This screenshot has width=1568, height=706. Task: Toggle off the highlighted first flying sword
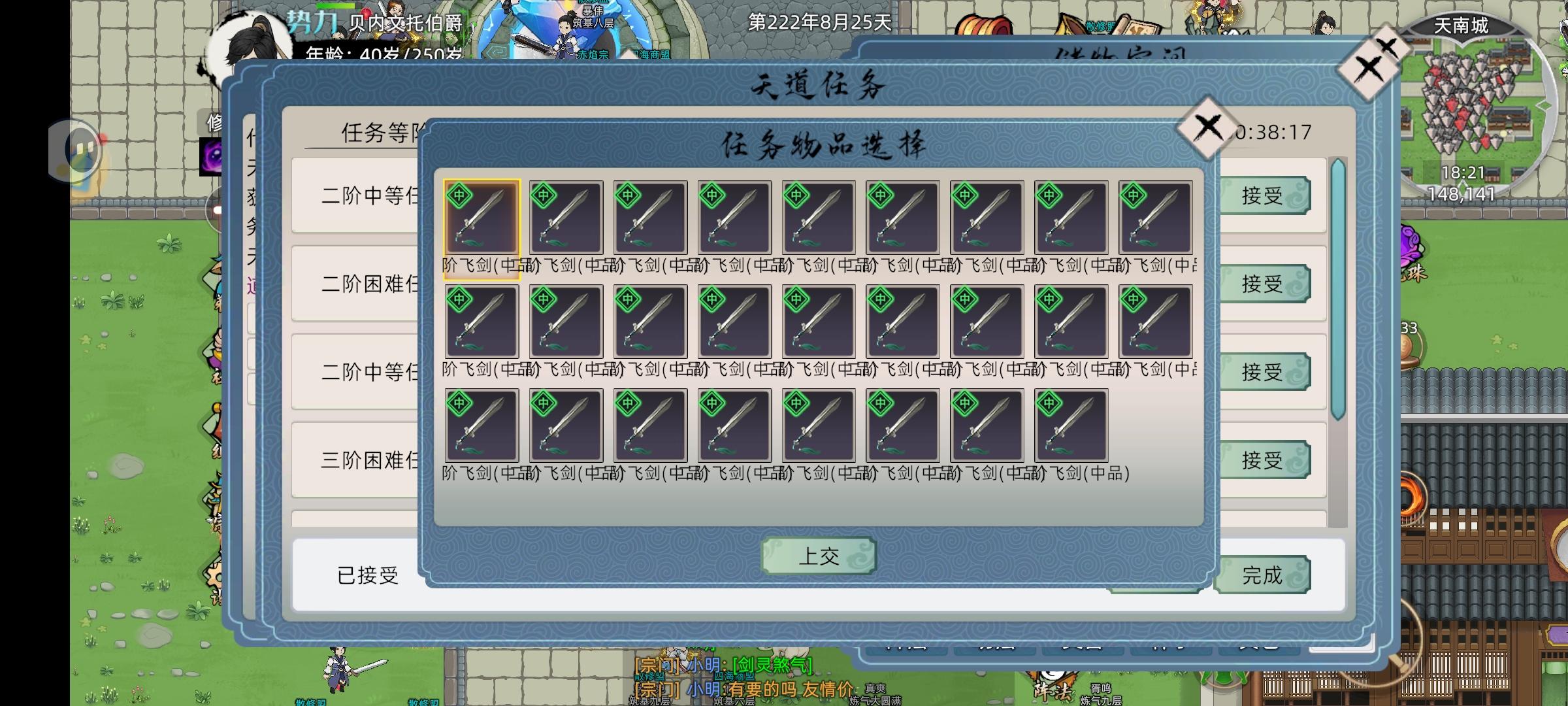tap(482, 218)
